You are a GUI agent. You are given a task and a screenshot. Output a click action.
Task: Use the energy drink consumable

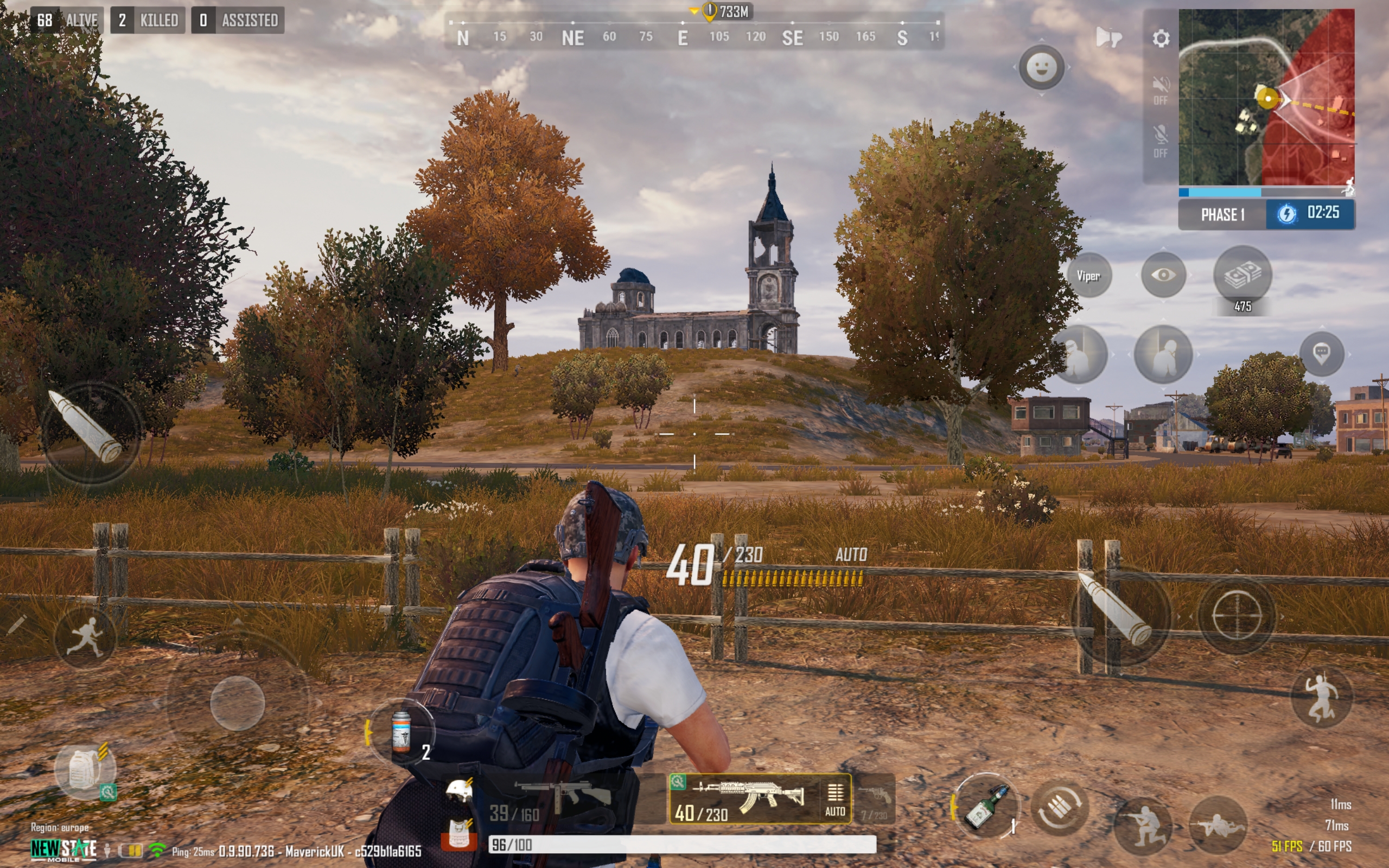pos(402,732)
